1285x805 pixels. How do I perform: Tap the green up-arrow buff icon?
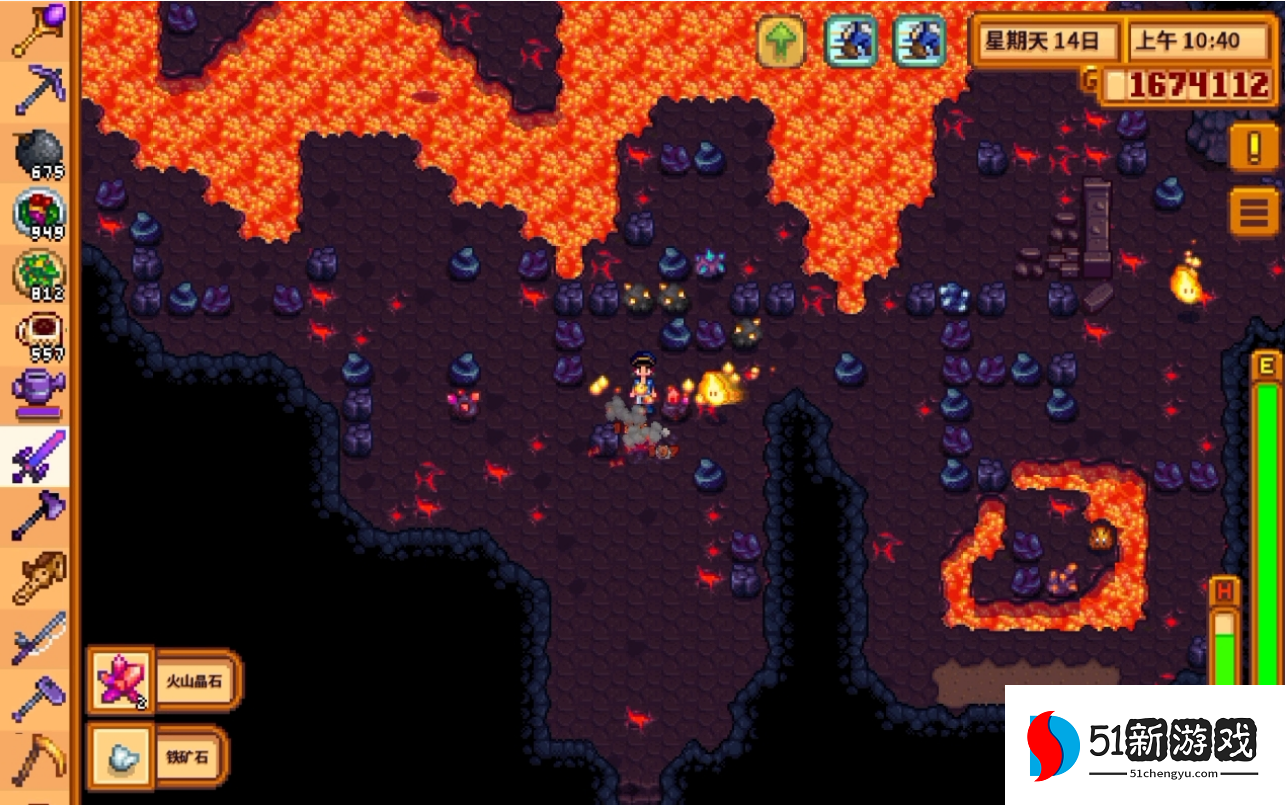781,42
